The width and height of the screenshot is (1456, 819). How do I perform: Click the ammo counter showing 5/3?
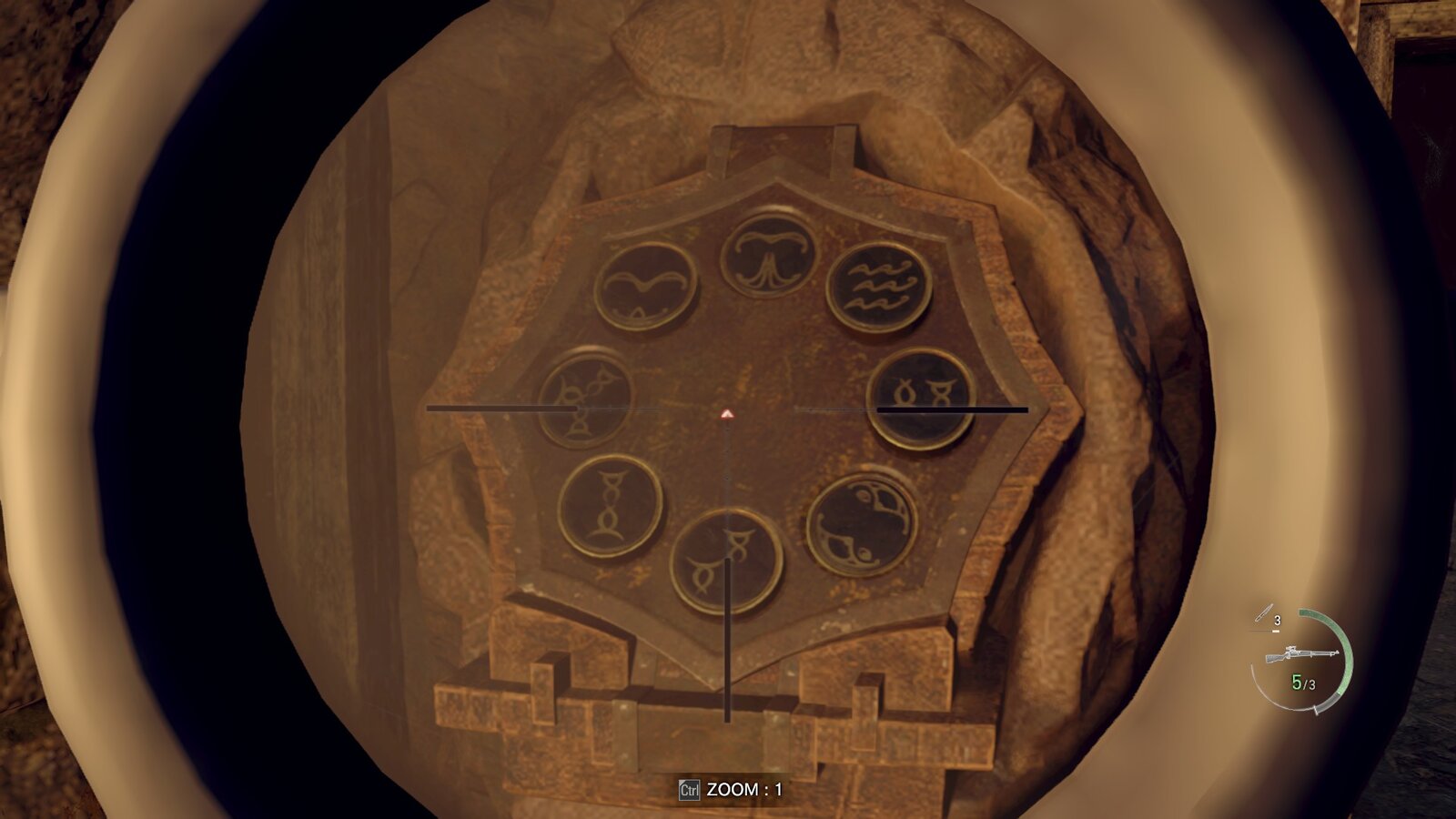pyautogui.click(x=1304, y=682)
